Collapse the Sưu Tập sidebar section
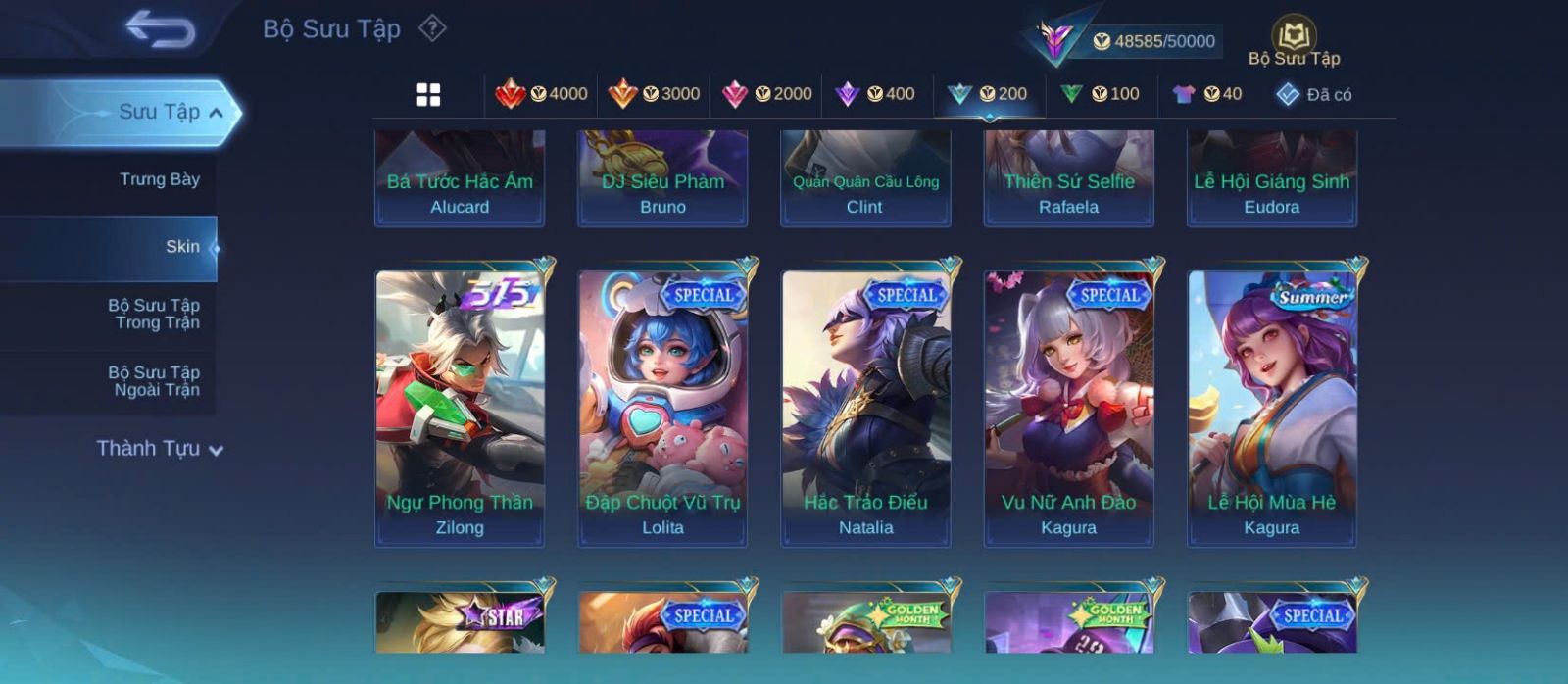The height and width of the screenshot is (684, 1568). pyautogui.click(x=171, y=113)
